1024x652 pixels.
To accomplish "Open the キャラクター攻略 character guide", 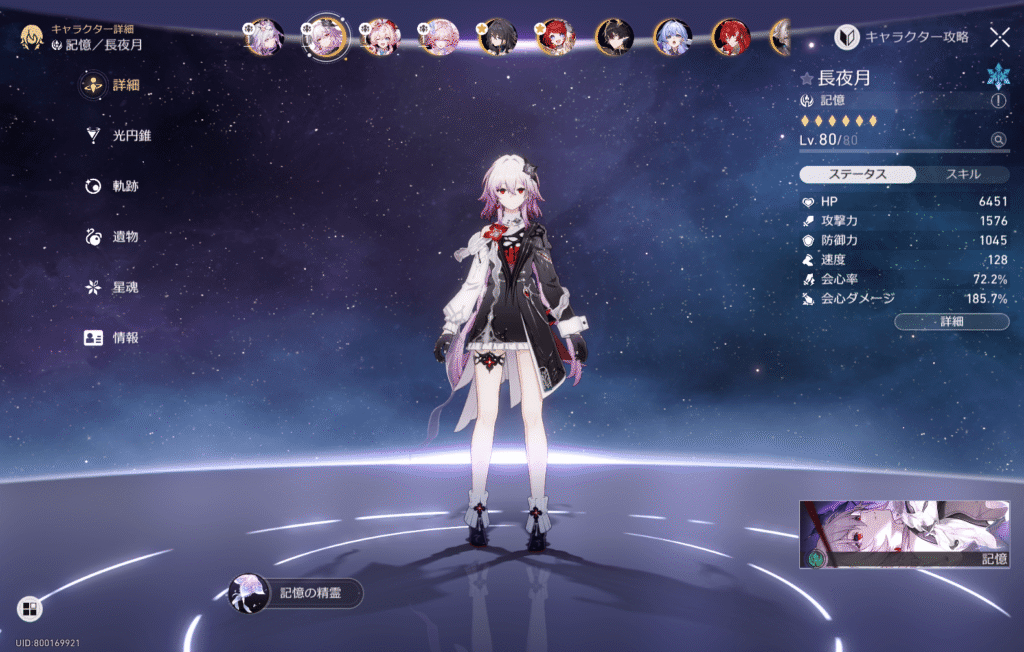I will pyautogui.click(x=902, y=37).
